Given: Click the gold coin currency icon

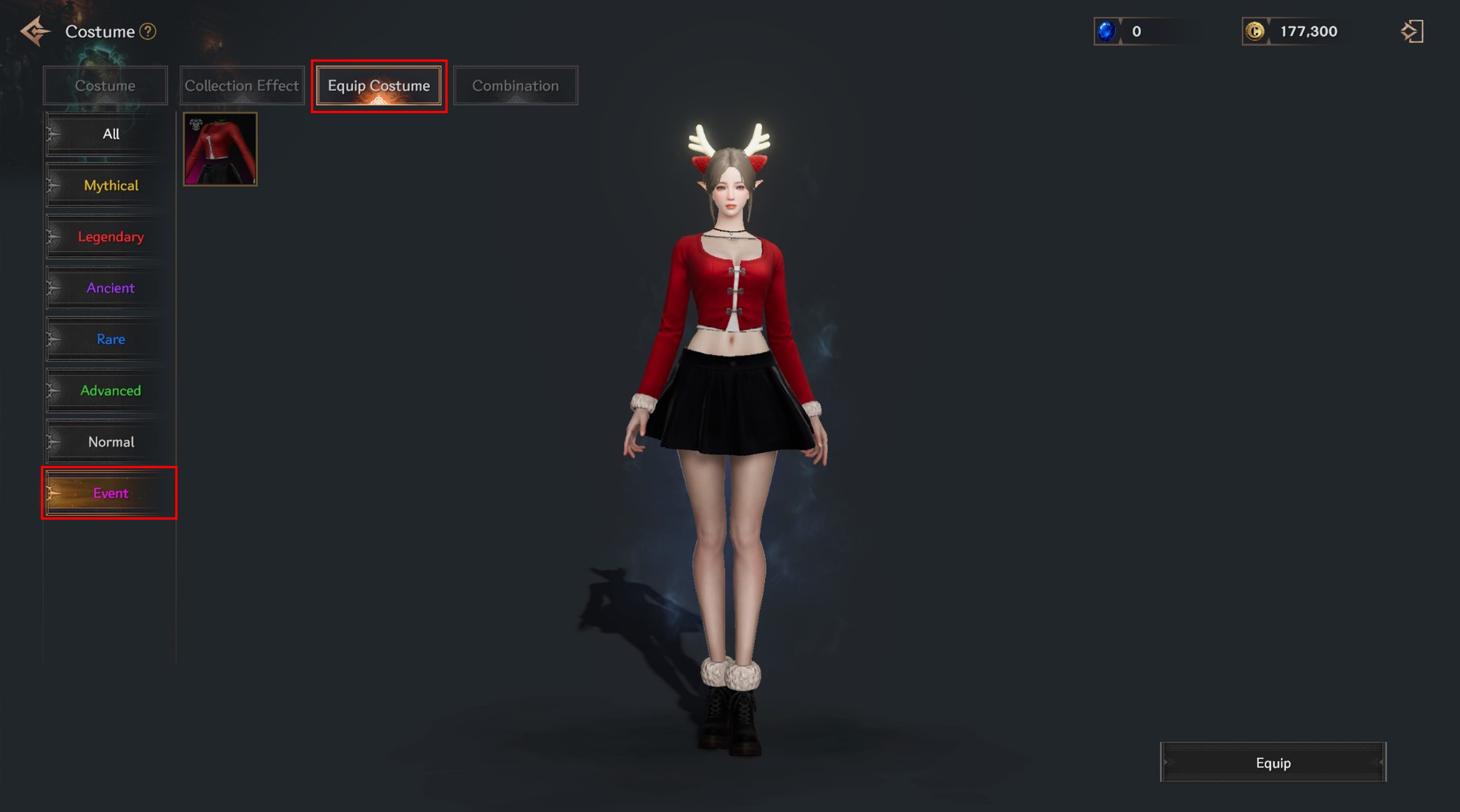Looking at the screenshot, I should coord(1255,31).
